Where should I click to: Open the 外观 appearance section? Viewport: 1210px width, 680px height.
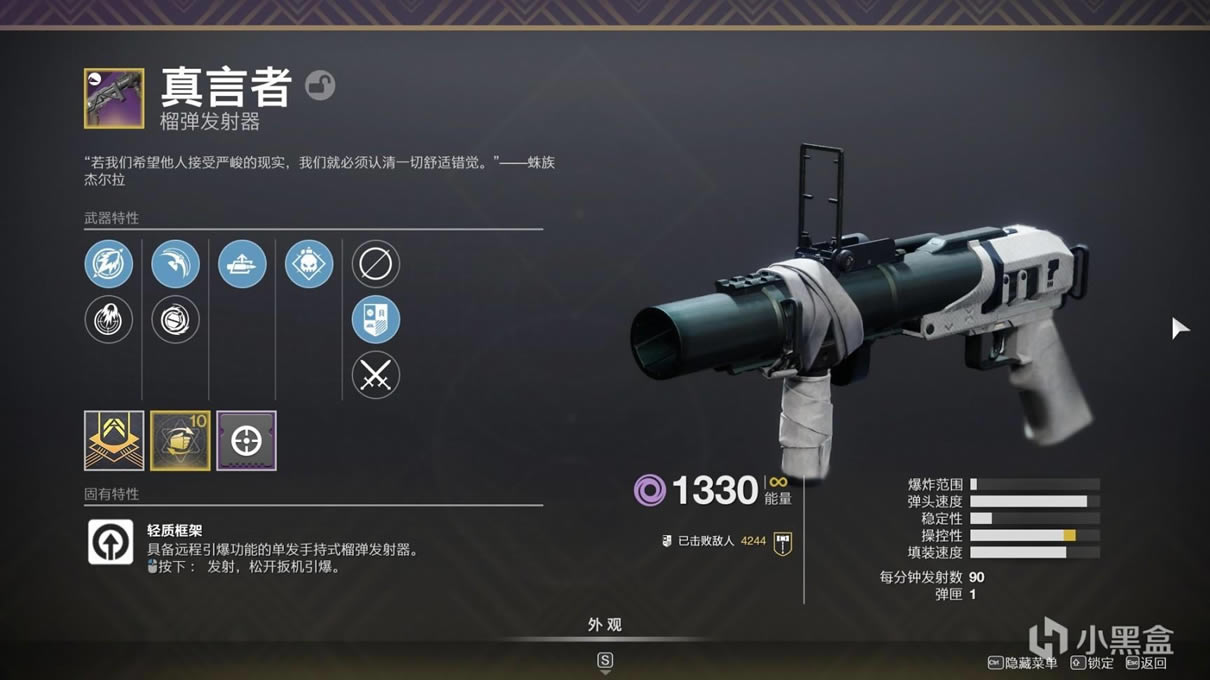coord(604,625)
